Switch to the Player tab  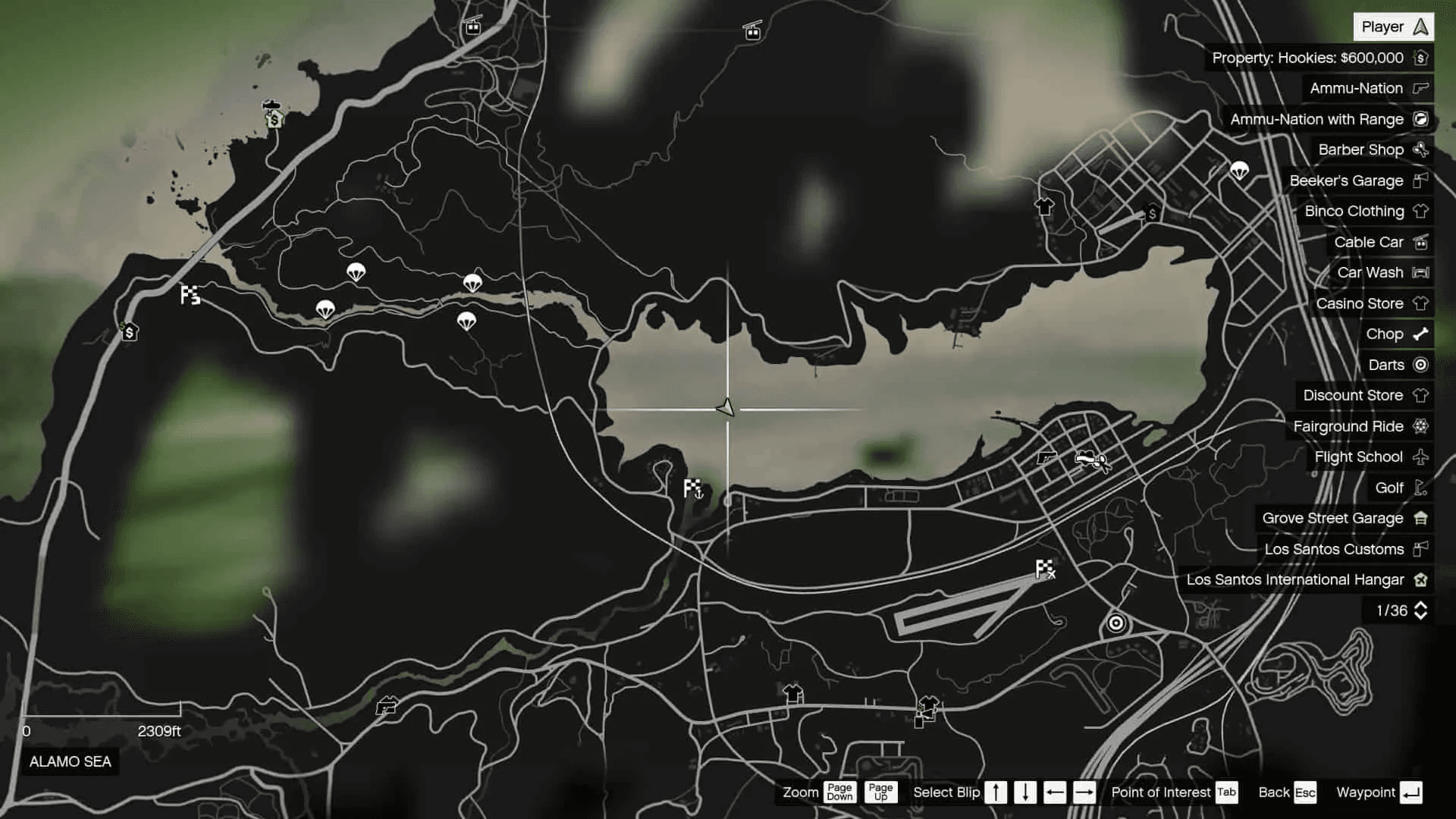pos(1393,26)
